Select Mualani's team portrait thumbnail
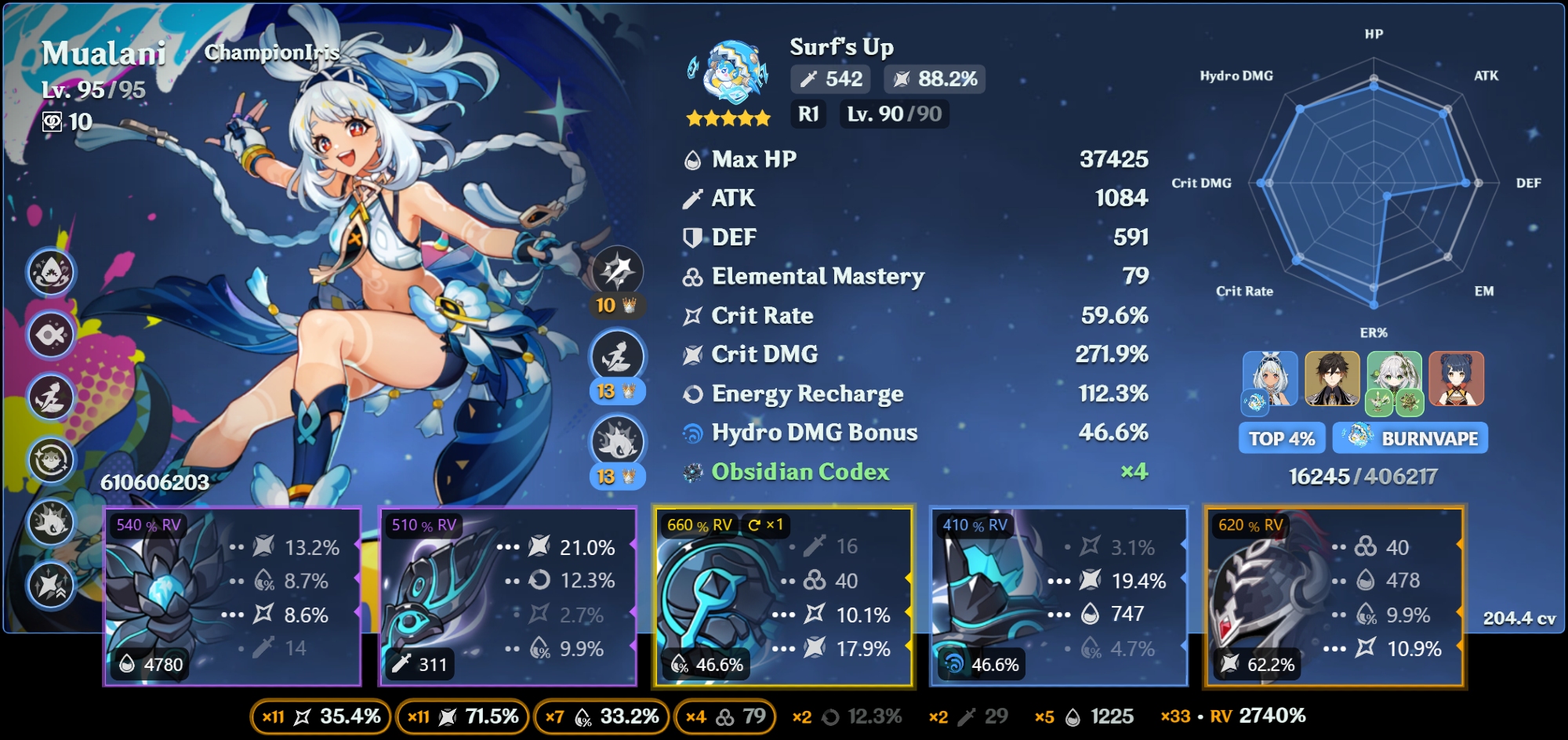This screenshot has height=740, width=1568. pos(1269,379)
